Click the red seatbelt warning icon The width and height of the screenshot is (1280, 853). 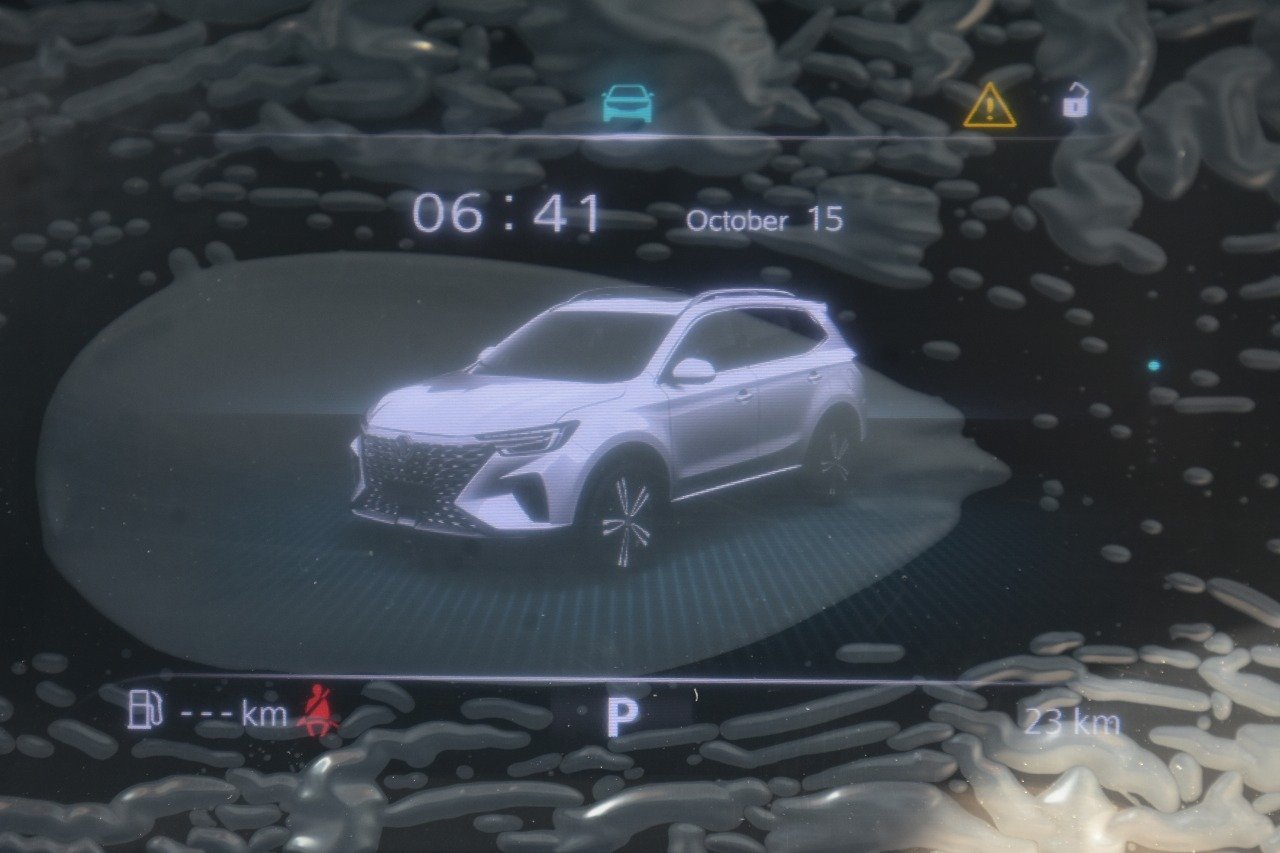point(319,711)
